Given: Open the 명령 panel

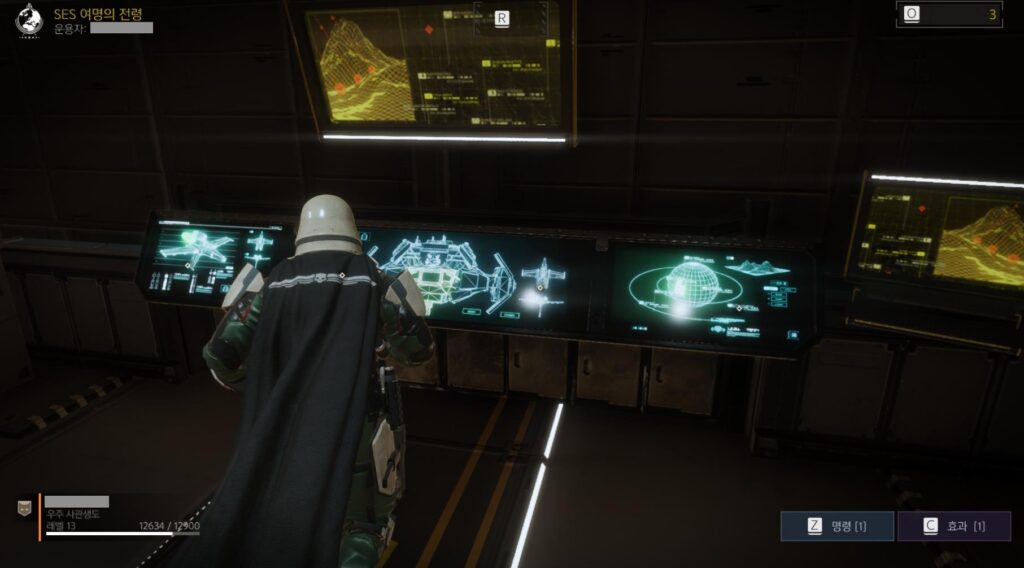Looking at the screenshot, I should 836,526.
